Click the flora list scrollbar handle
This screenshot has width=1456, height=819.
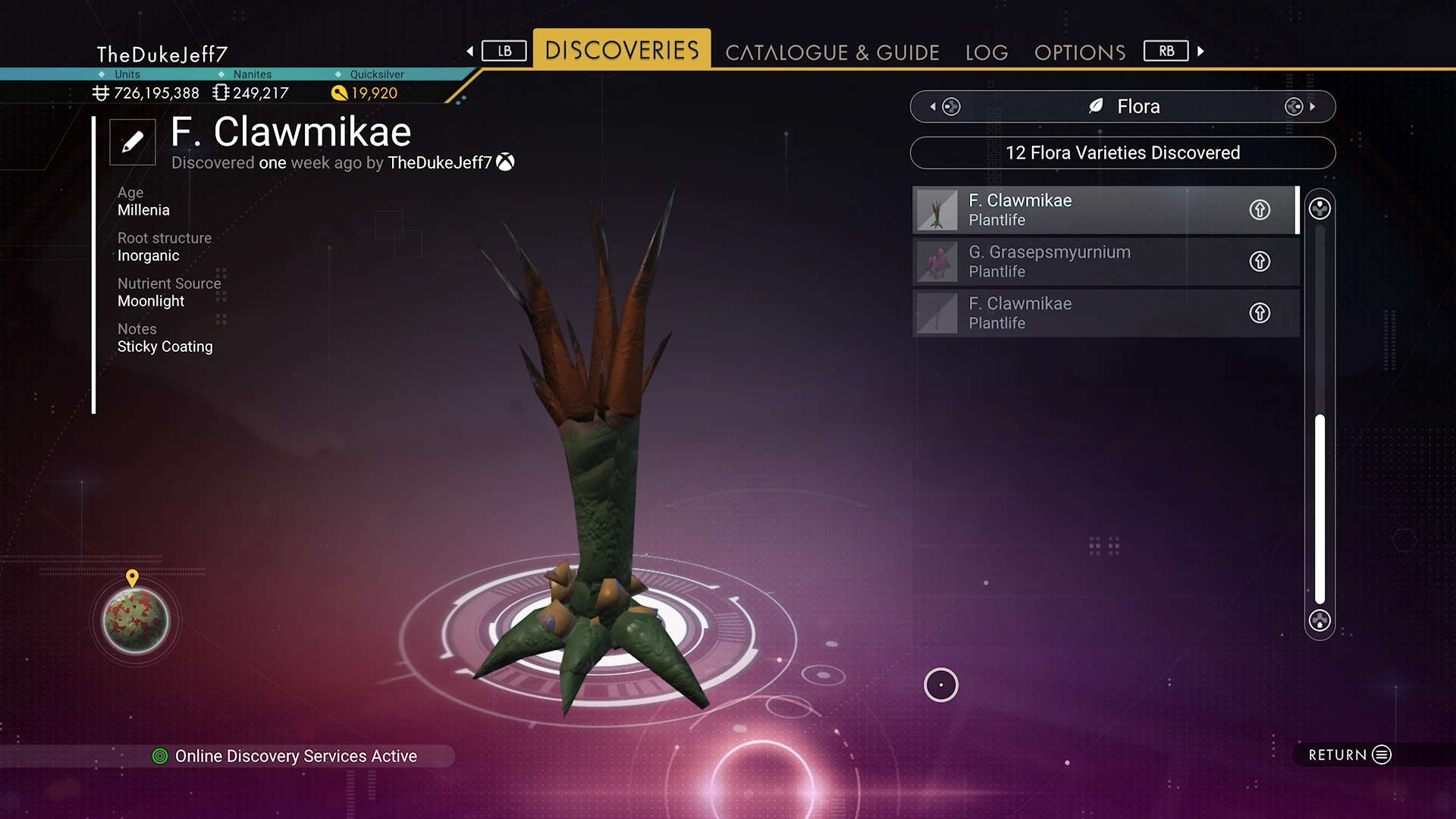click(x=1319, y=508)
